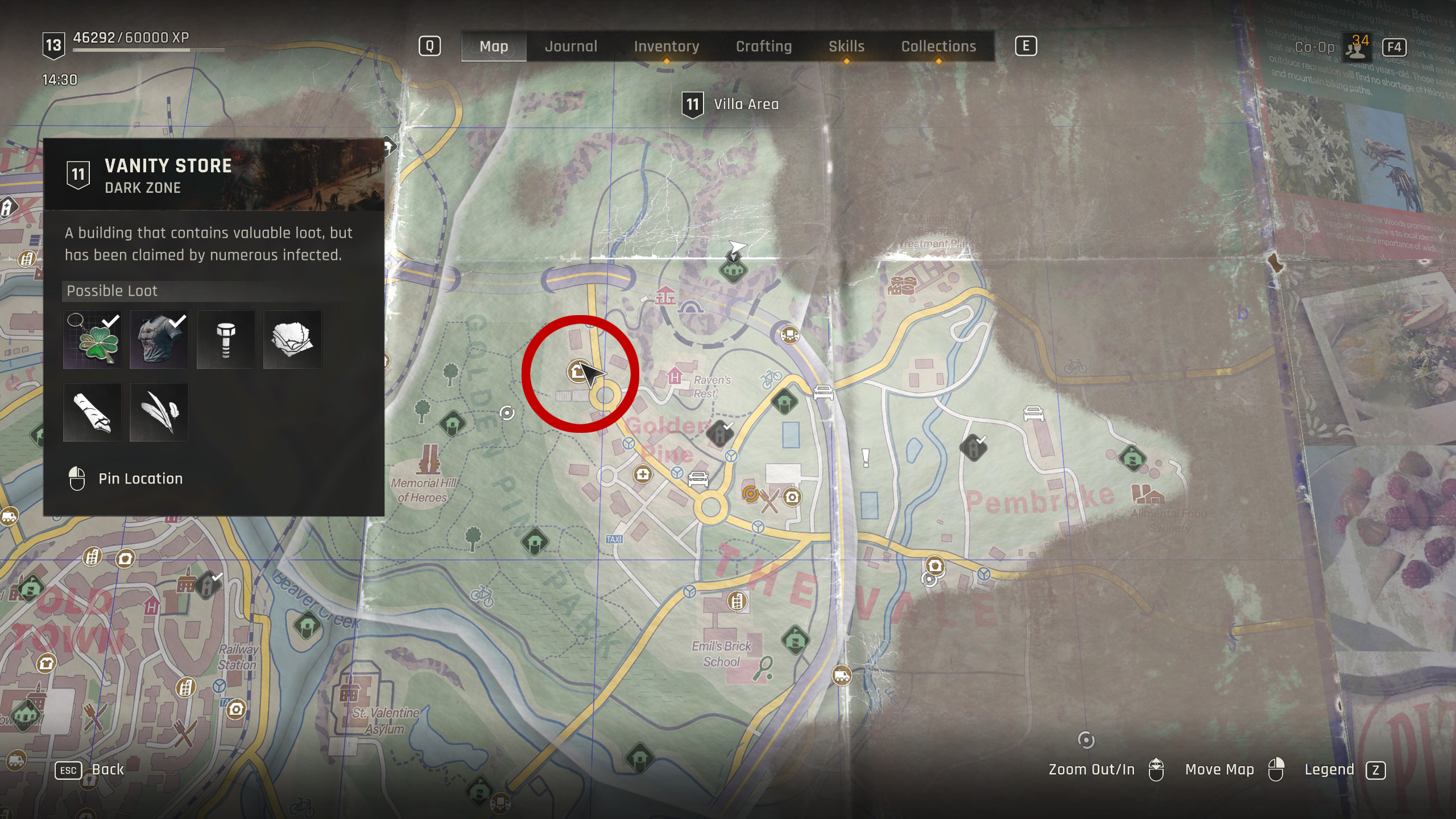
Task: Select the green clover charm loot
Action: coord(92,340)
